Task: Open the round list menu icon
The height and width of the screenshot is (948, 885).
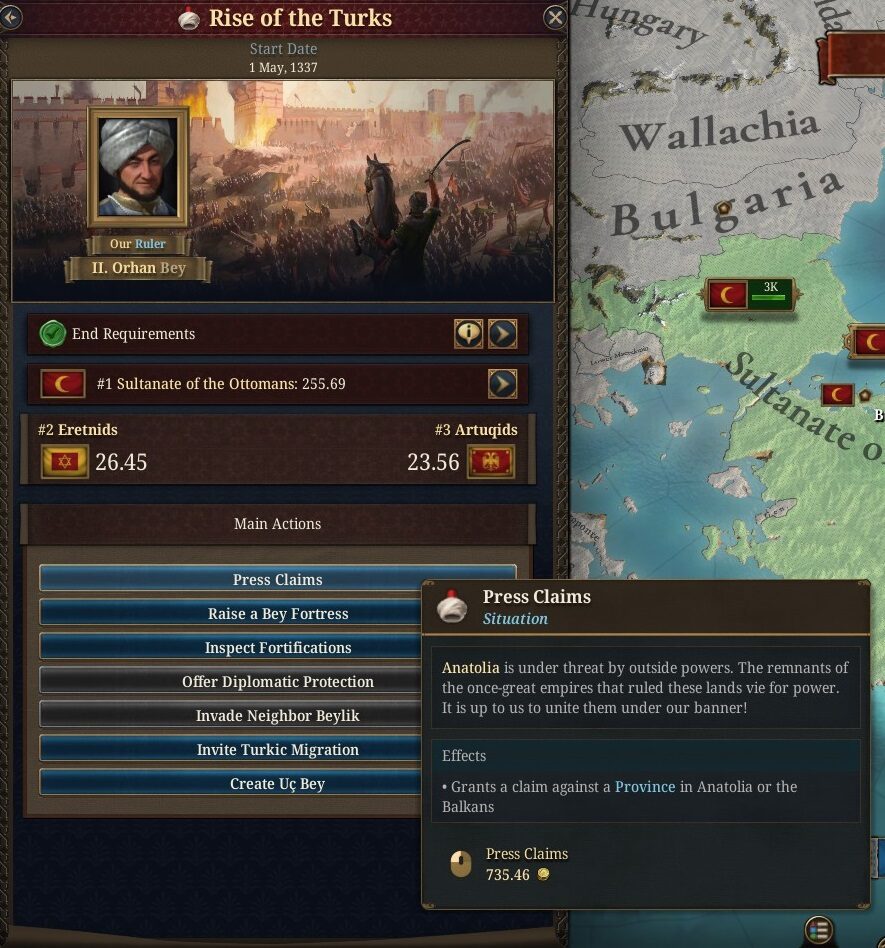Action: click(818, 930)
